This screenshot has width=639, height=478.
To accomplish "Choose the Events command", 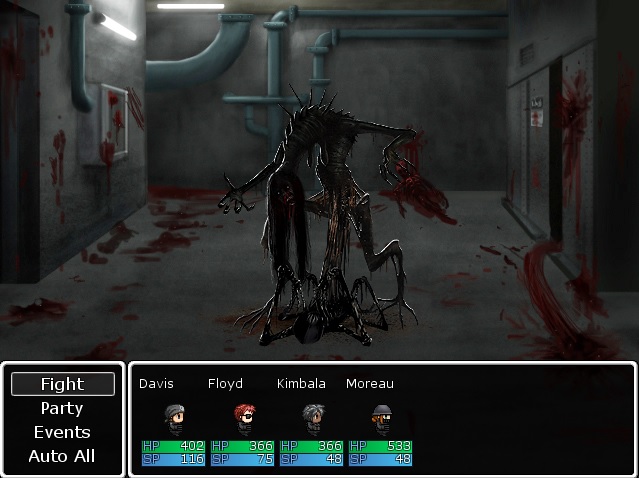I will [x=62, y=432].
